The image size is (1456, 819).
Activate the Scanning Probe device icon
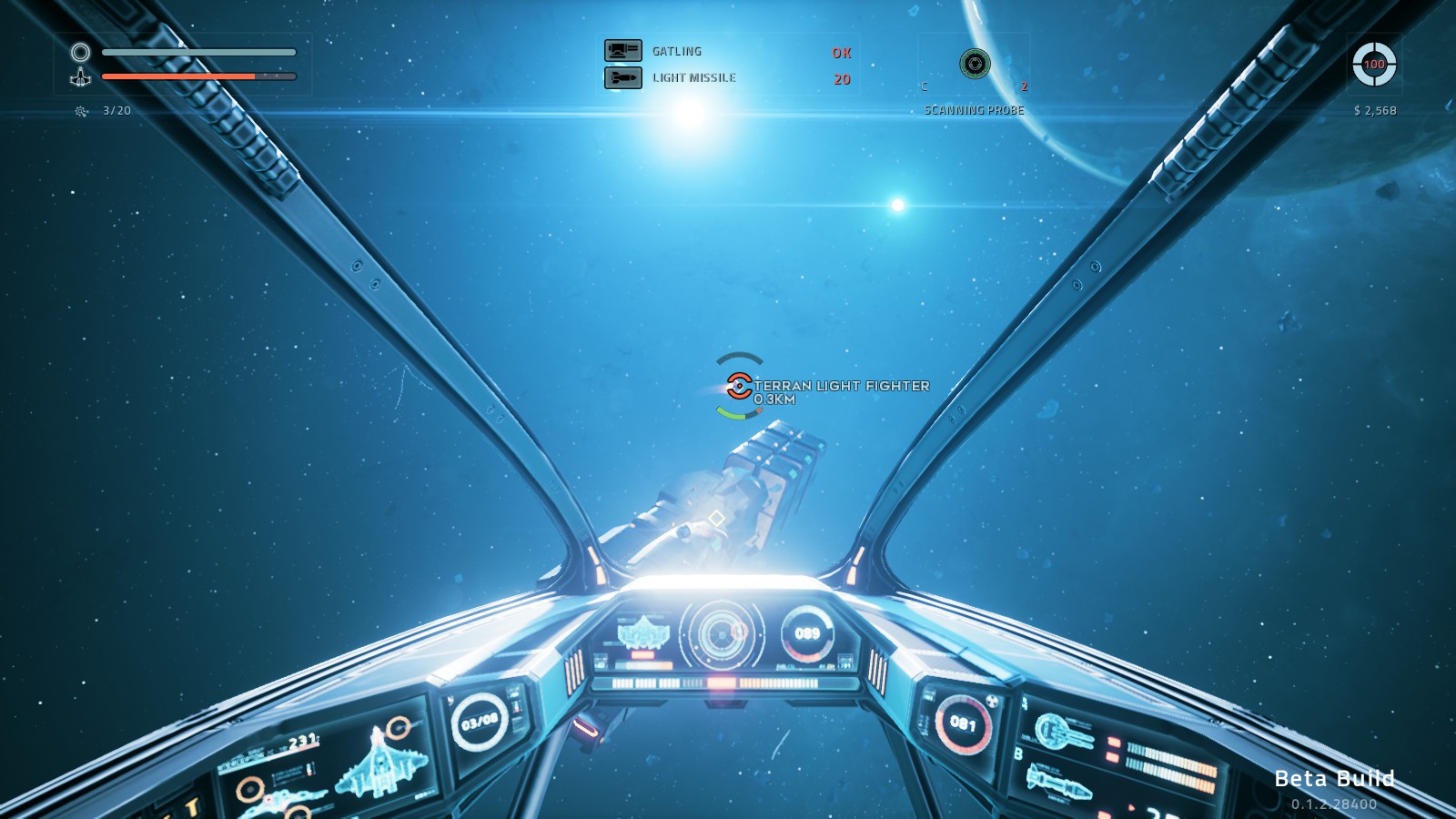975,64
